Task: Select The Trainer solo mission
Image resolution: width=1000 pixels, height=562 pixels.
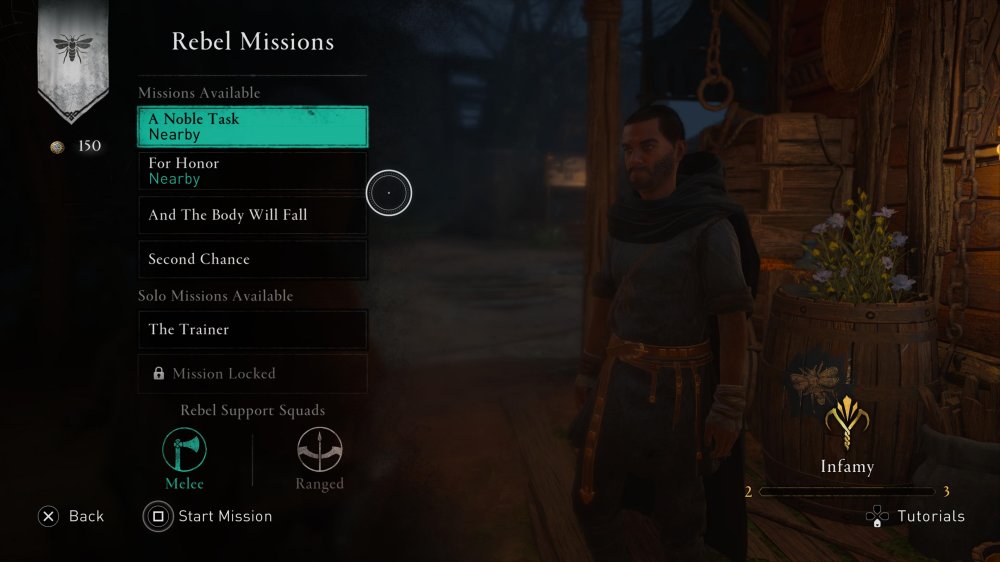Action: click(252, 329)
